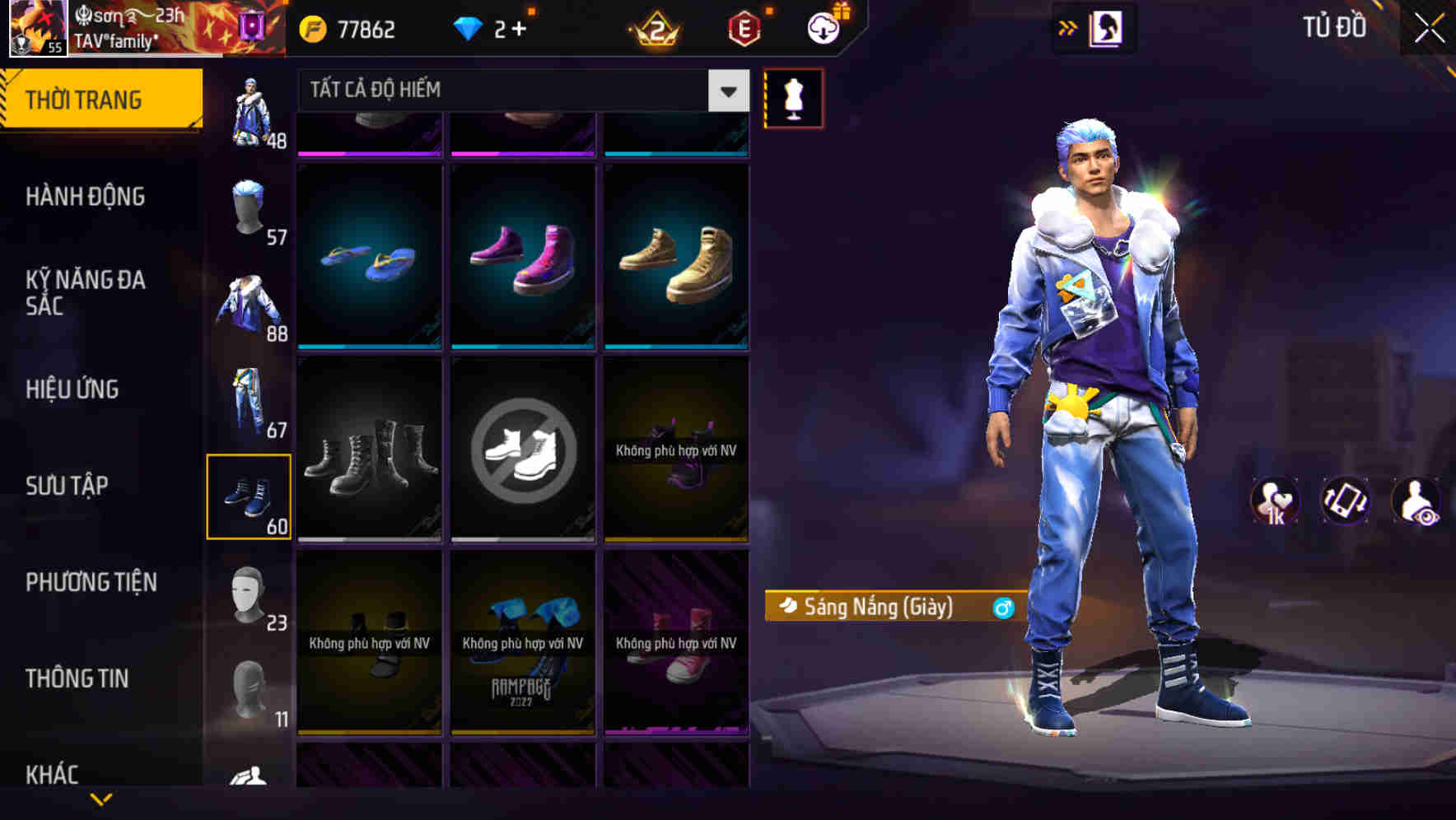
Task: Select the mannequin outfit preview icon
Action: [794, 100]
